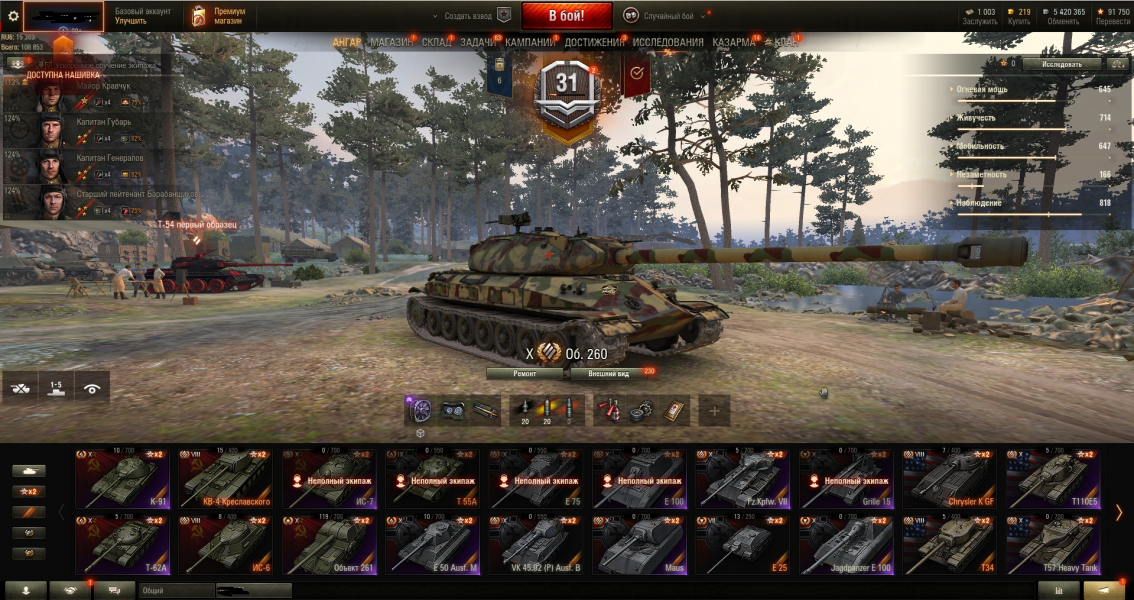Click the empty plus equipment slot

pyautogui.click(x=714, y=410)
